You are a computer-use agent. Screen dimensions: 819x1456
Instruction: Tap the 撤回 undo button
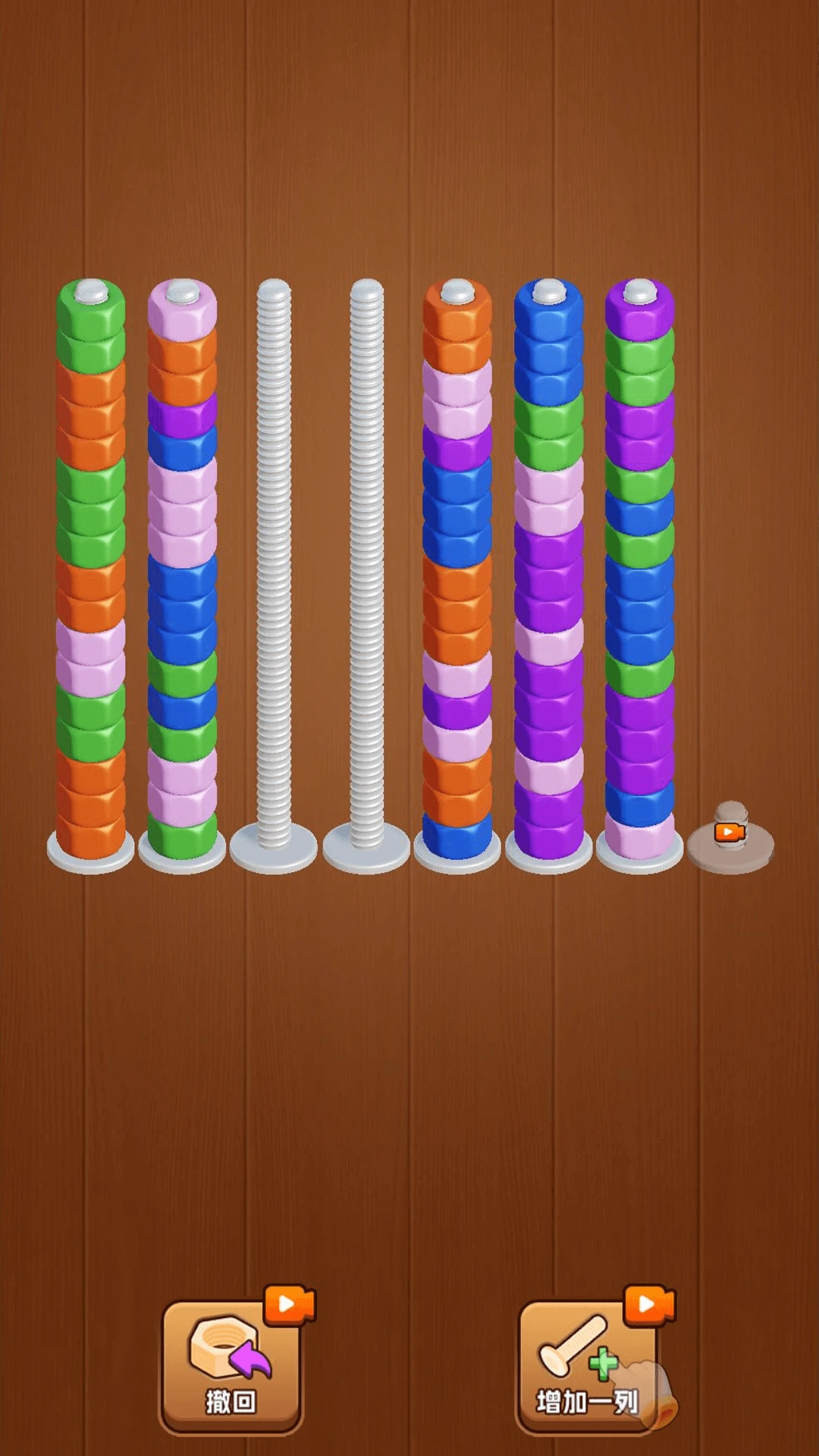231,1365
